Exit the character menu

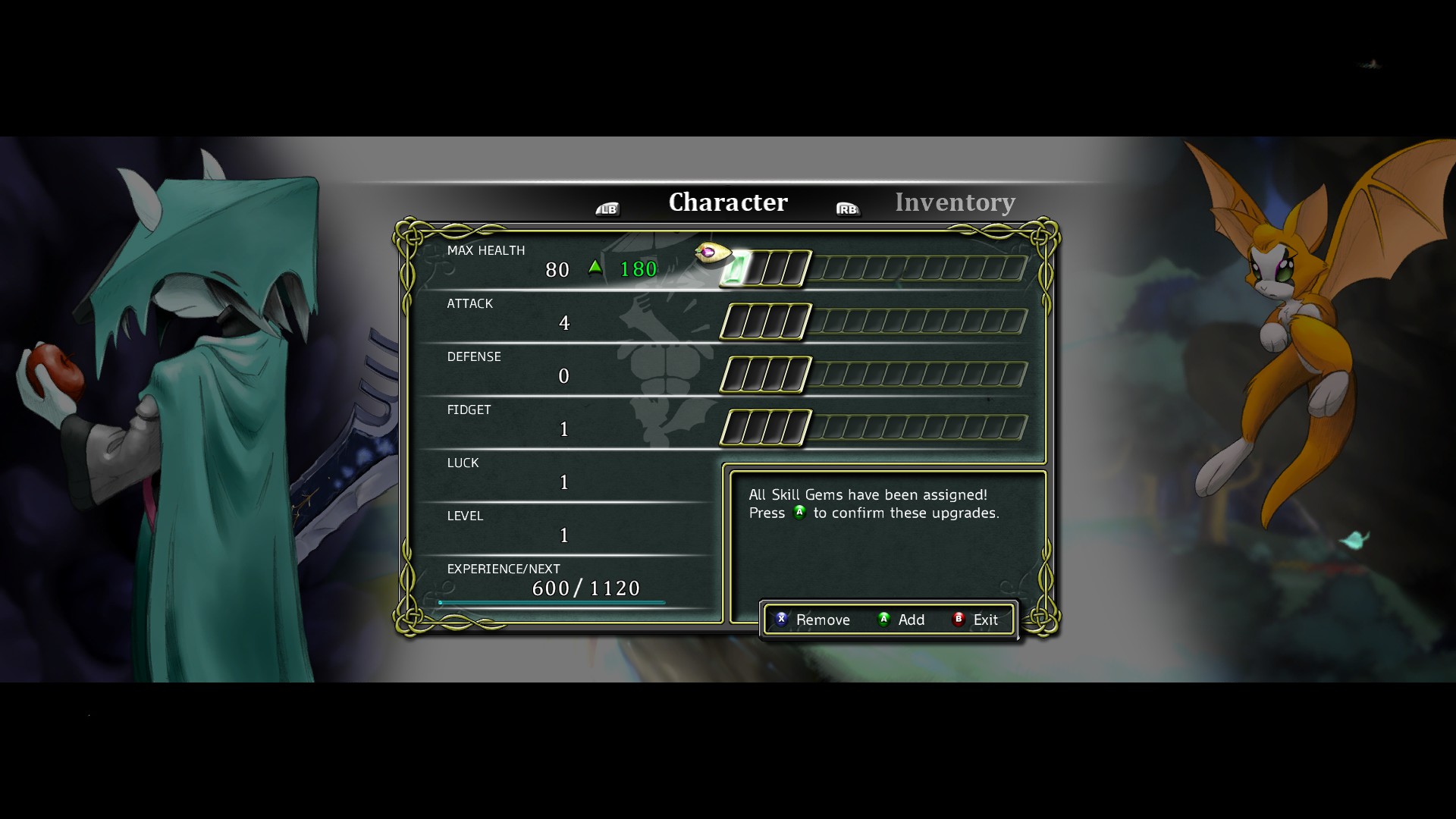click(x=976, y=620)
